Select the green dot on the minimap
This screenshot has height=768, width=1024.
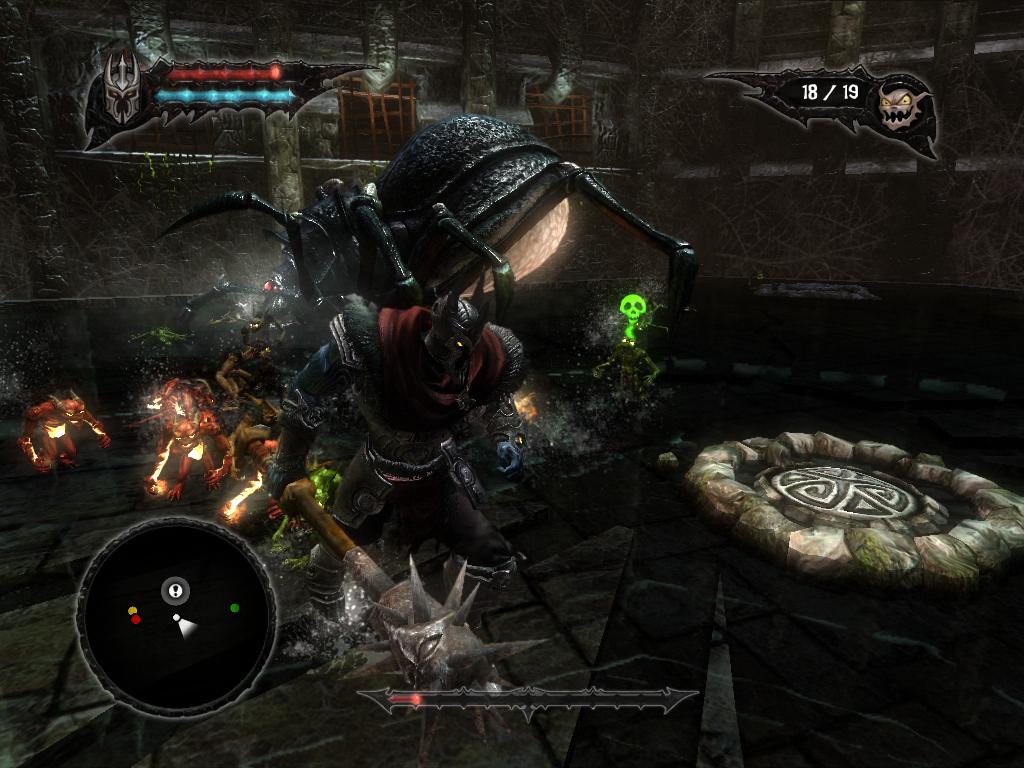click(x=235, y=607)
